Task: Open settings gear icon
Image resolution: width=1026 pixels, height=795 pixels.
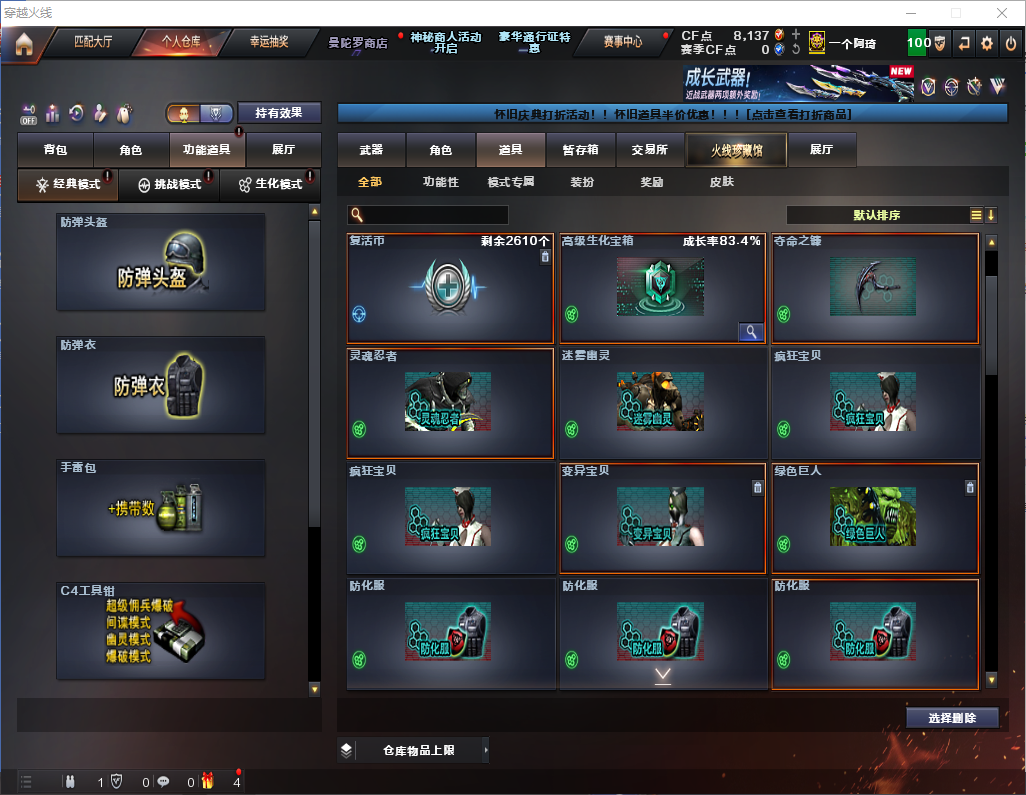Action: (987, 44)
